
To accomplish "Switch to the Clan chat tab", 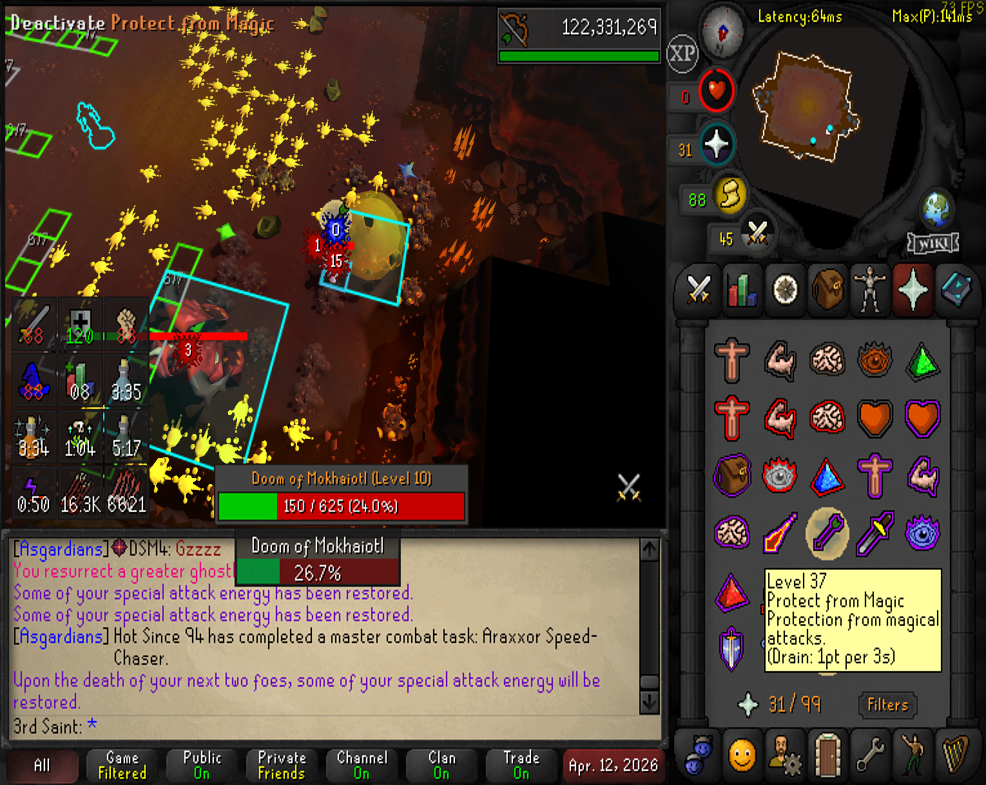I will coord(441,765).
